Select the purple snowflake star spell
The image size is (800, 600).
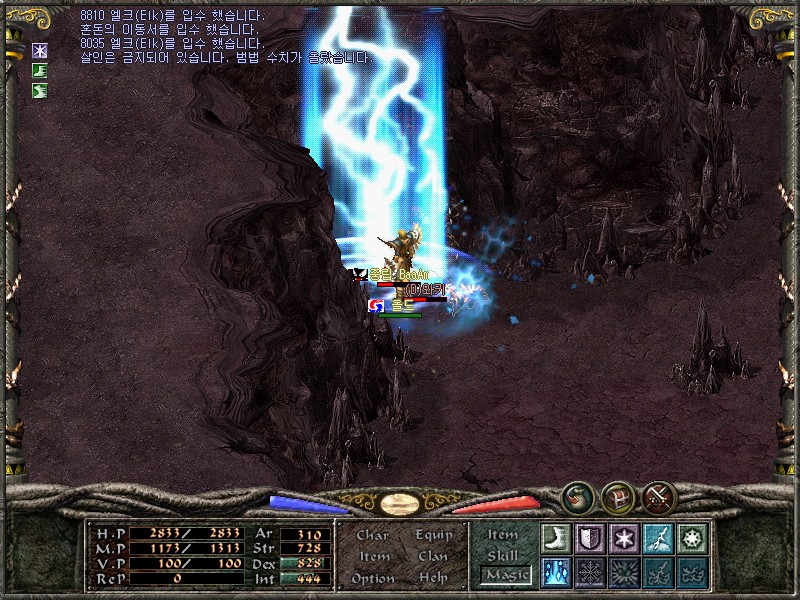(625, 538)
